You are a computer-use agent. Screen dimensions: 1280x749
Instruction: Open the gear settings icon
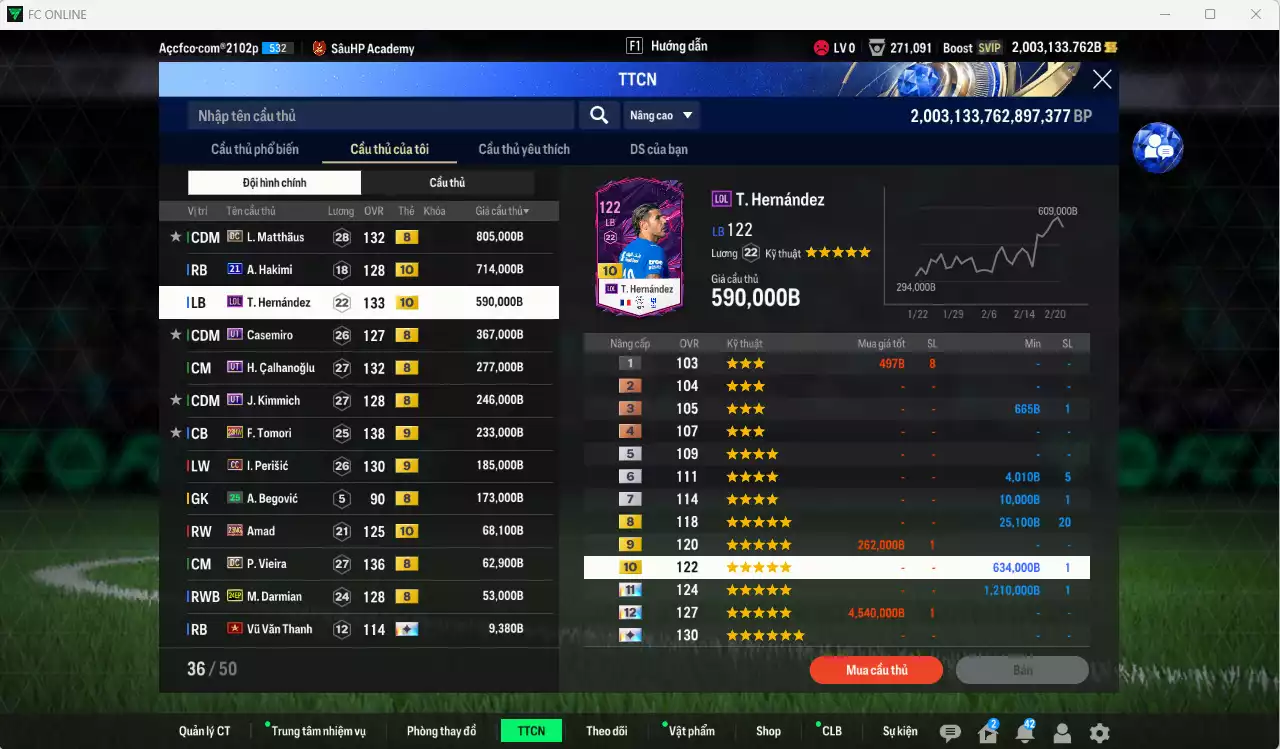(x=1099, y=733)
